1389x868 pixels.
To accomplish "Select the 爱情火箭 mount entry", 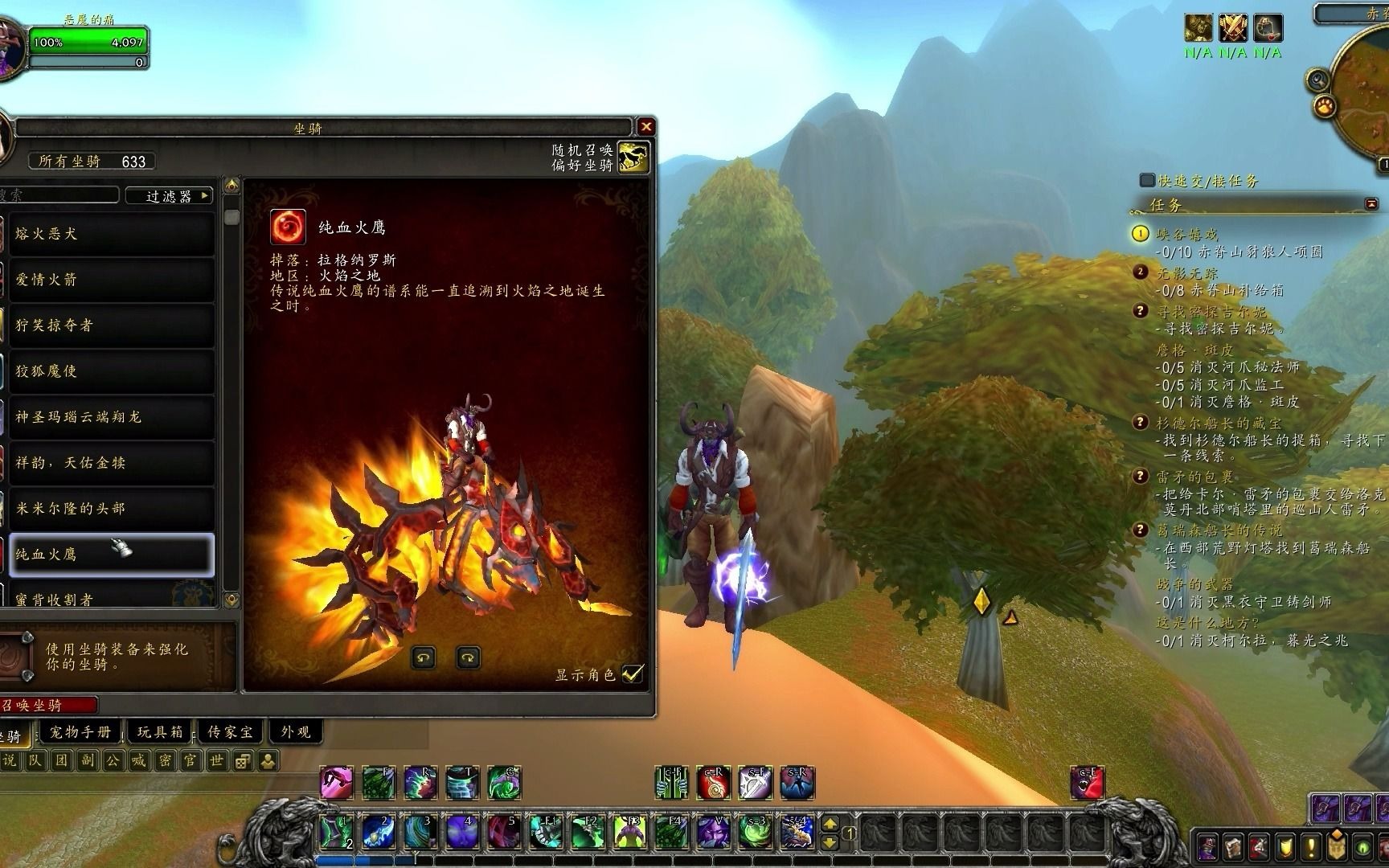I will point(111,280).
